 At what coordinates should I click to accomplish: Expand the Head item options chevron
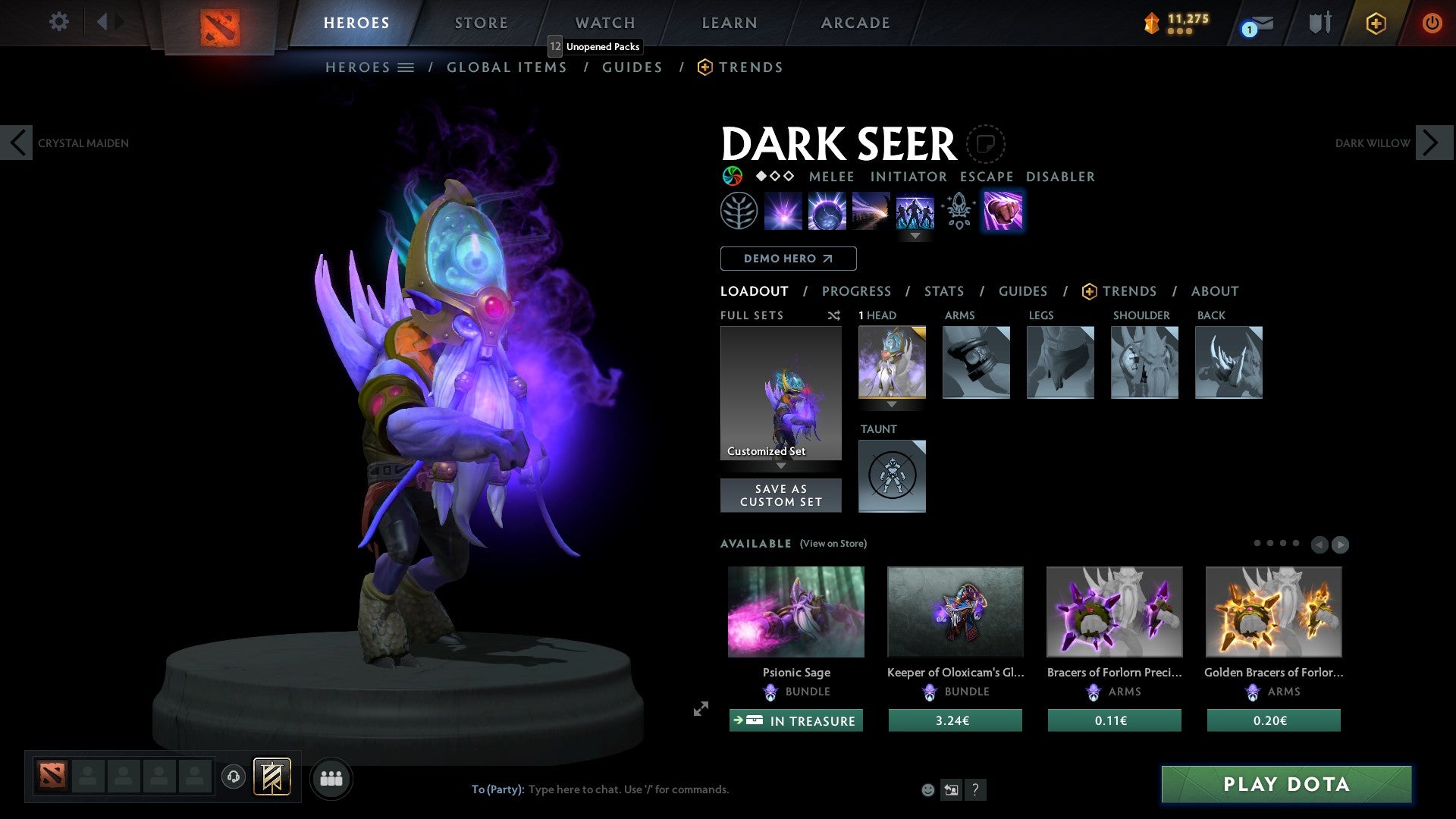[893, 405]
